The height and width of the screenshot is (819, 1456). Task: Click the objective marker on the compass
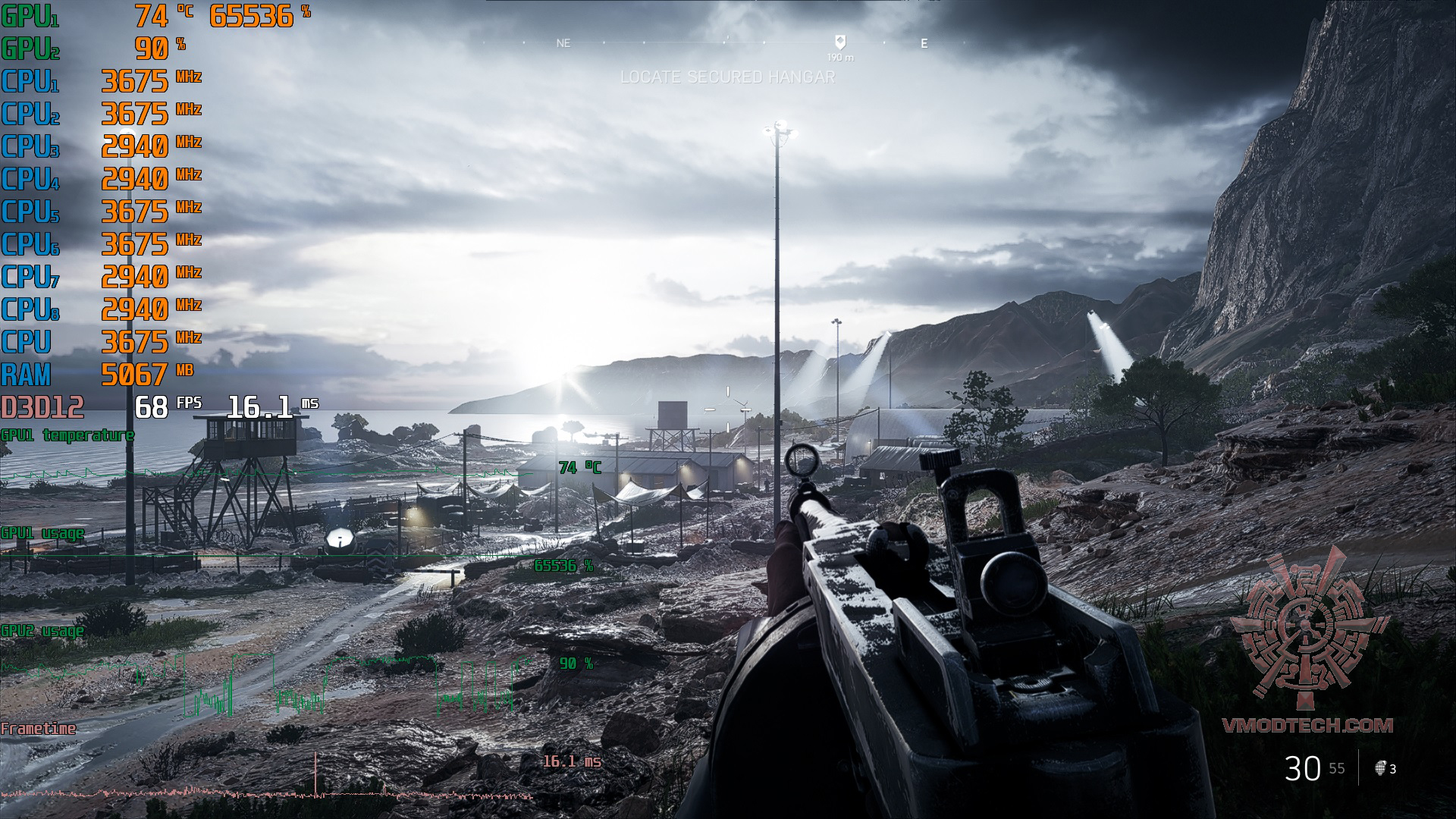pyautogui.click(x=839, y=42)
